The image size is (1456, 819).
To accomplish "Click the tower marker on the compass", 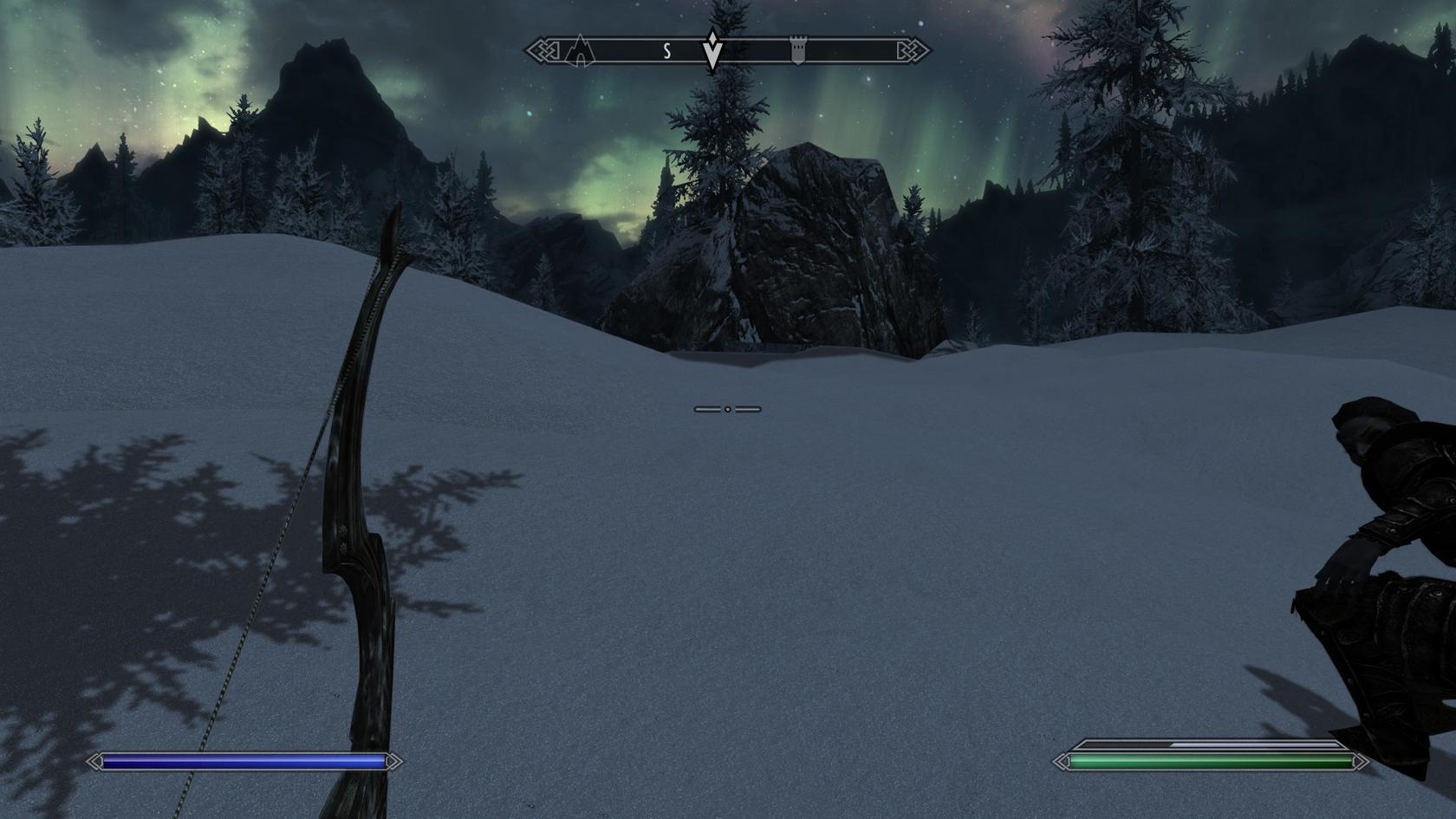I will [x=798, y=51].
